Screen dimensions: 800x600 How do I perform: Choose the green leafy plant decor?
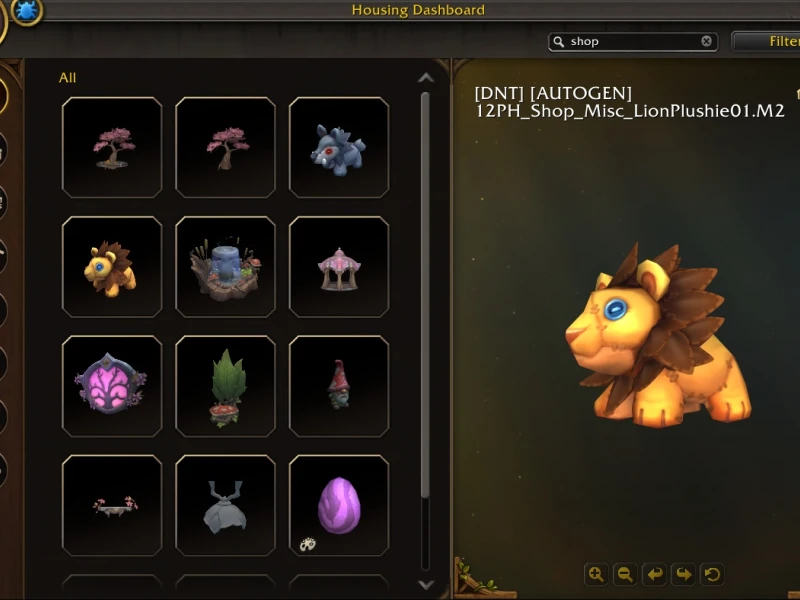pyautogui.click(x=225, y=386)
